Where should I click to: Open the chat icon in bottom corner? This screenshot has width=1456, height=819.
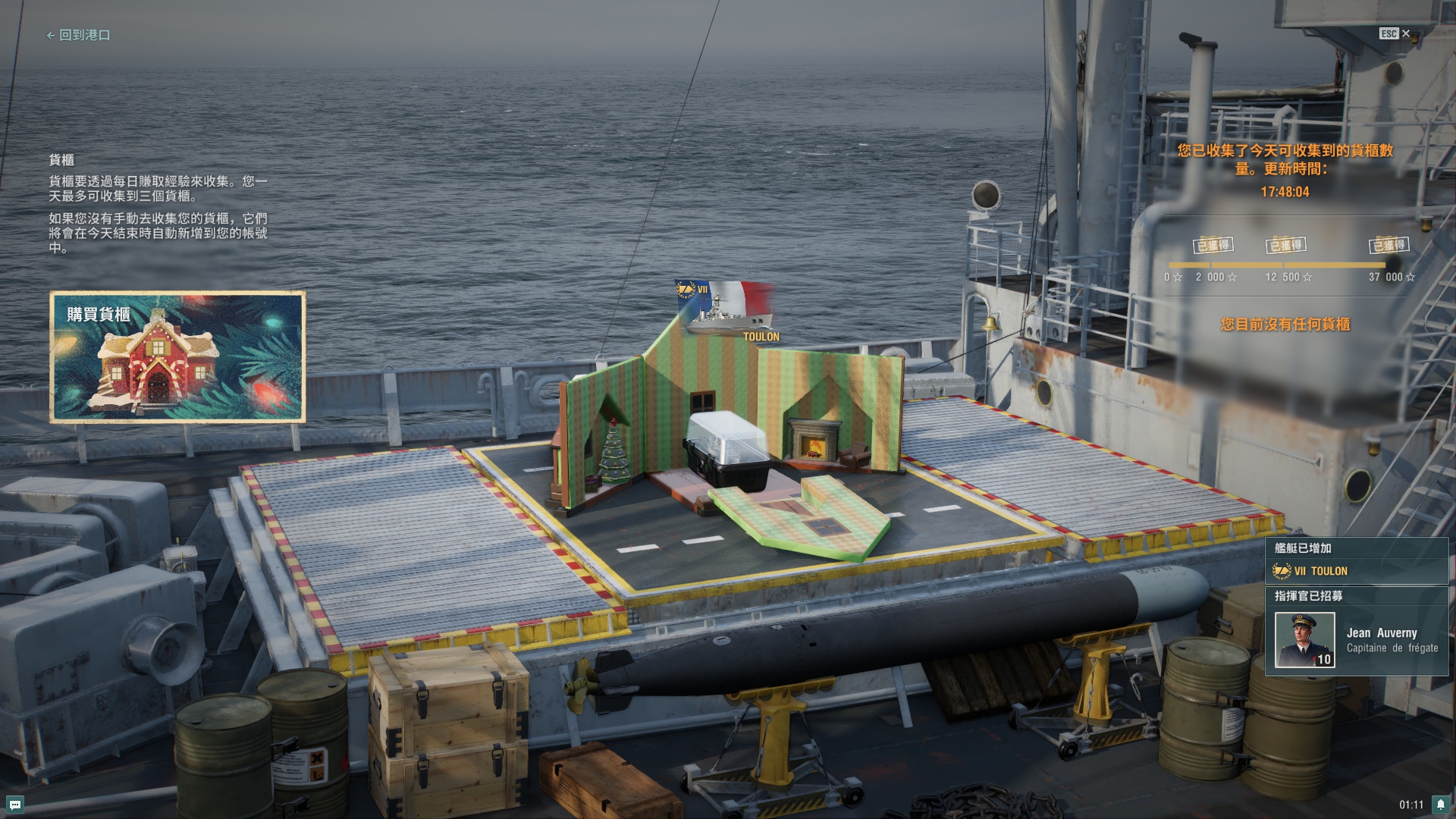pos(15,805)
